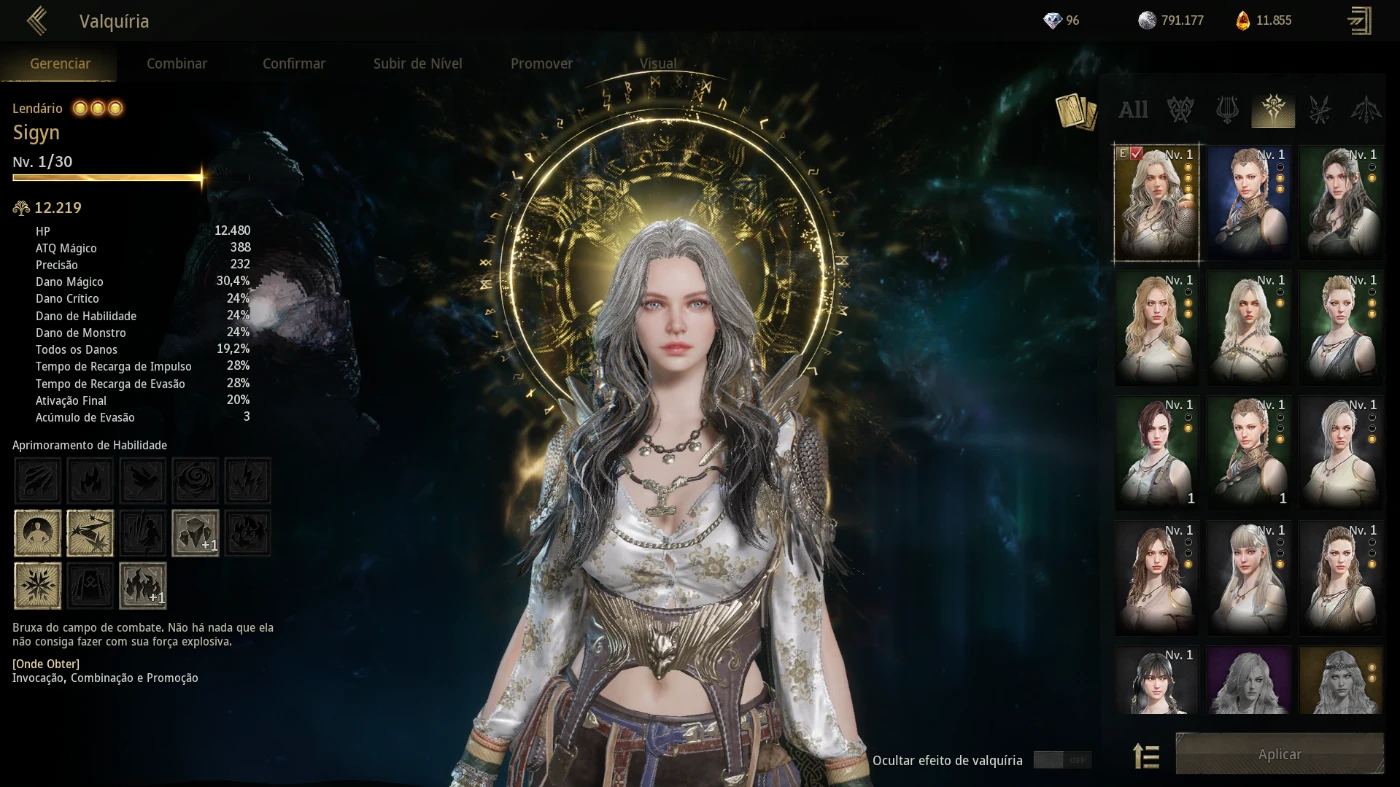Switch to the Combinar tab

click(x=177, y=63)
